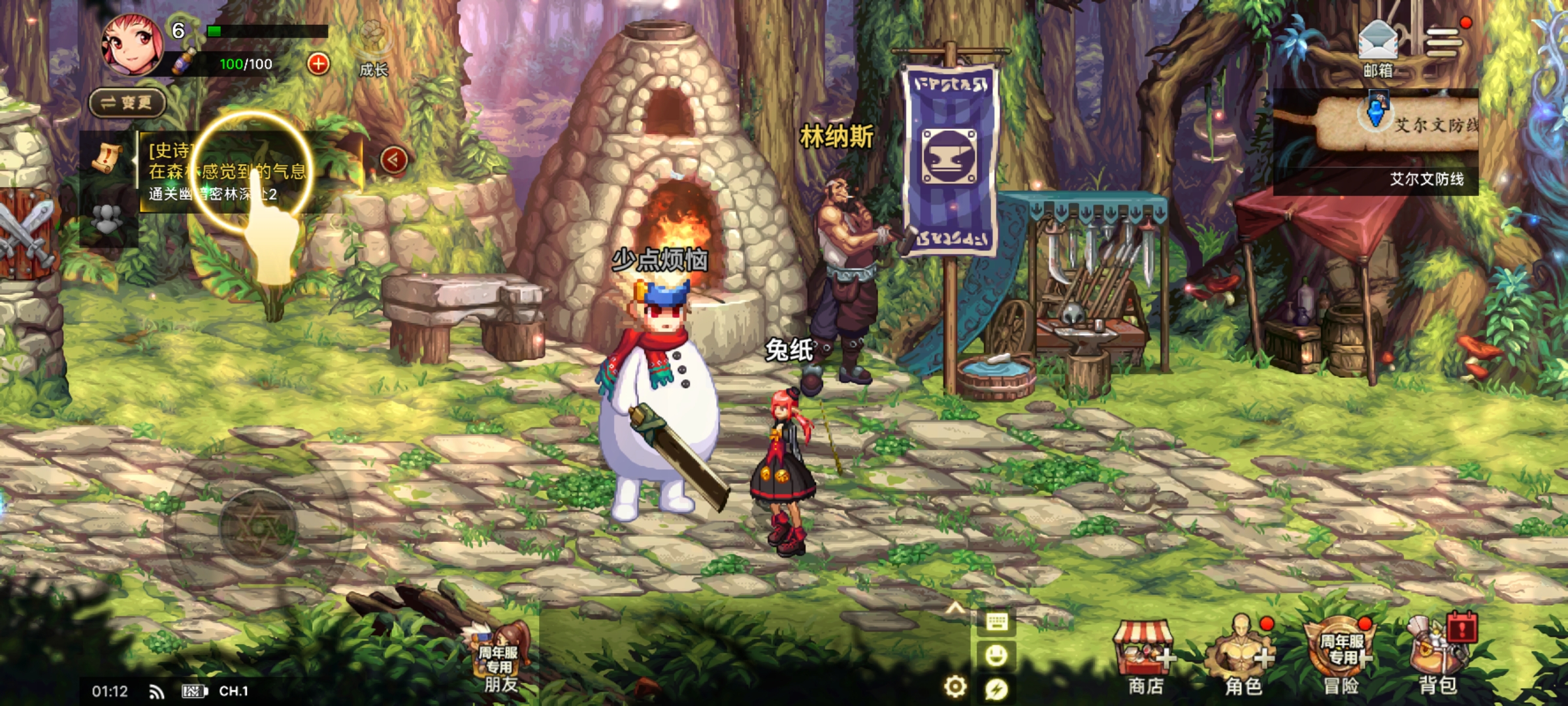Collapse the quest tracker with red arrow
The height and width of the screenshot is (706, 1568).
pos(393,160)
